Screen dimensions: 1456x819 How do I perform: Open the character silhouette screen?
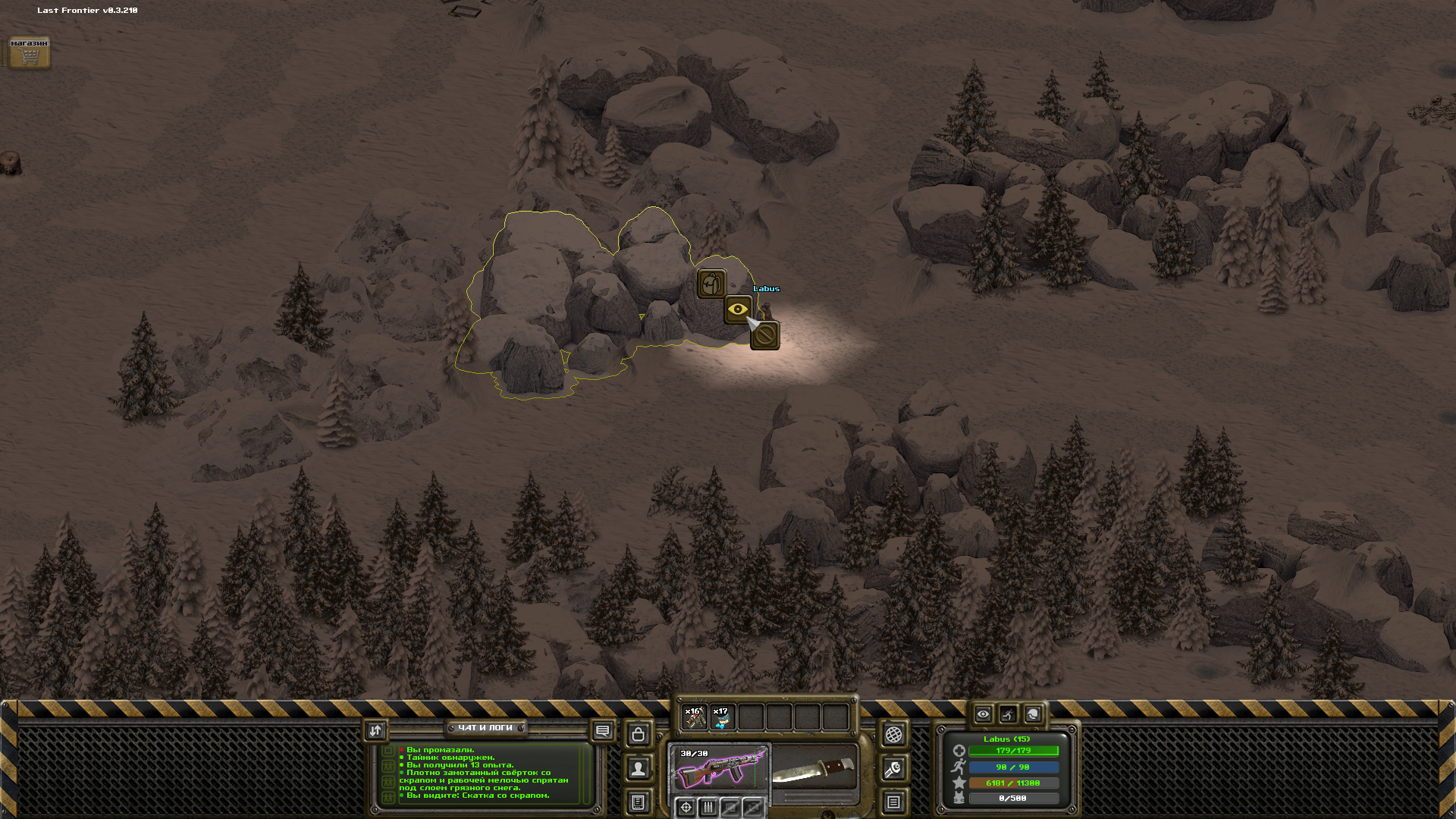(x=639, y=768)
